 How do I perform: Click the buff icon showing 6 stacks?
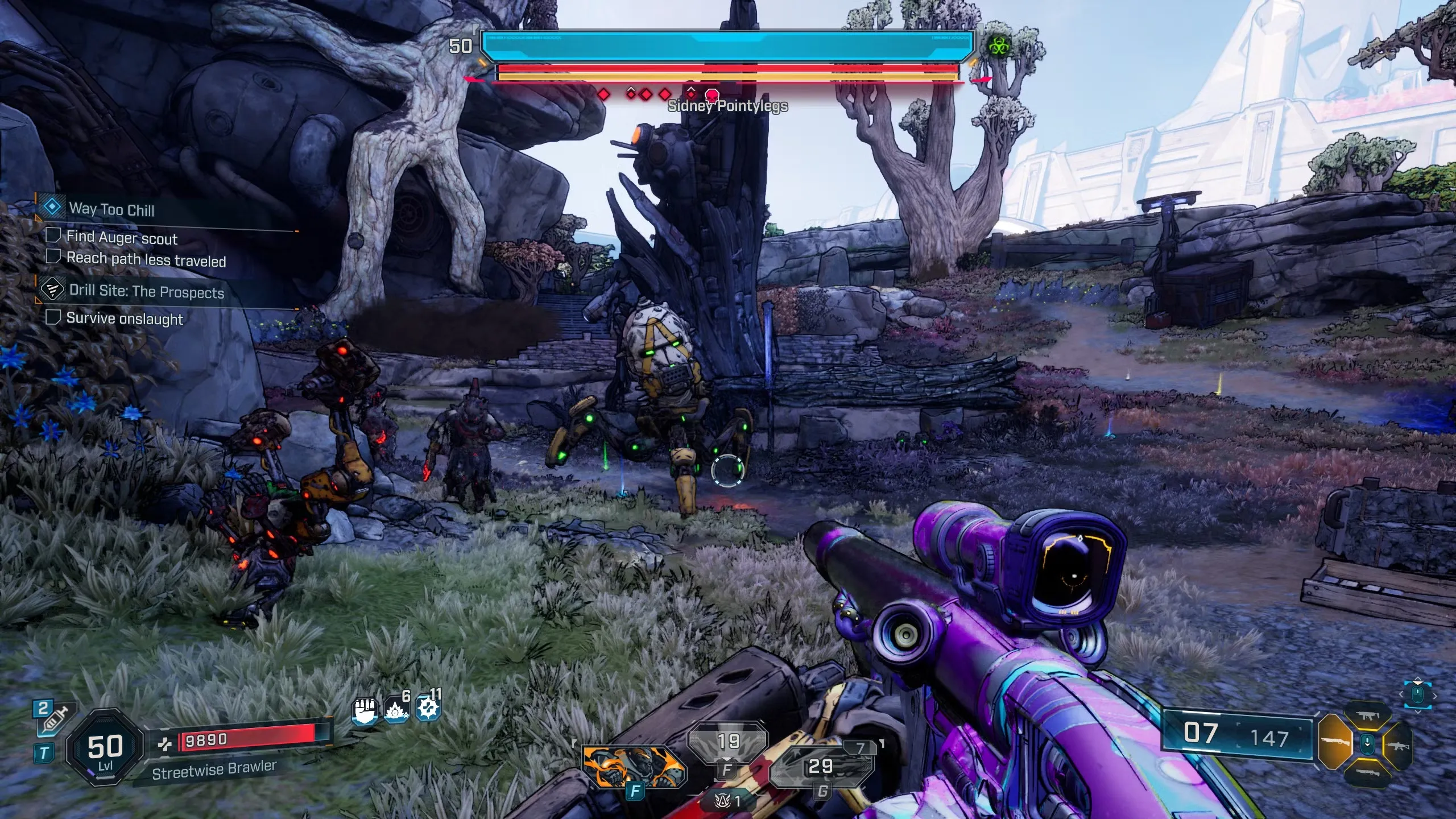(x=396, y=709)
